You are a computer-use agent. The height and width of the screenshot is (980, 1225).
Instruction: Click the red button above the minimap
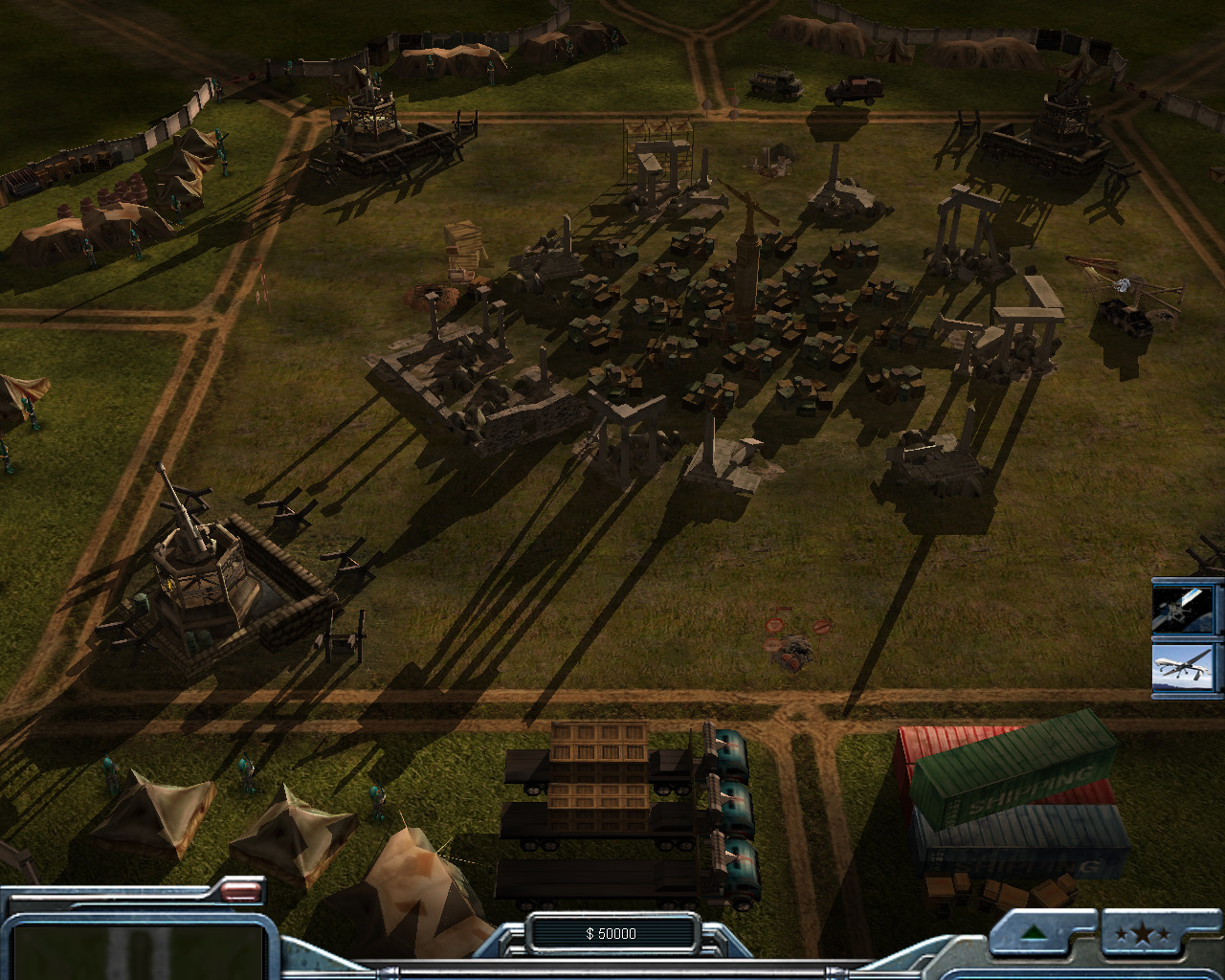coord(242,893)
